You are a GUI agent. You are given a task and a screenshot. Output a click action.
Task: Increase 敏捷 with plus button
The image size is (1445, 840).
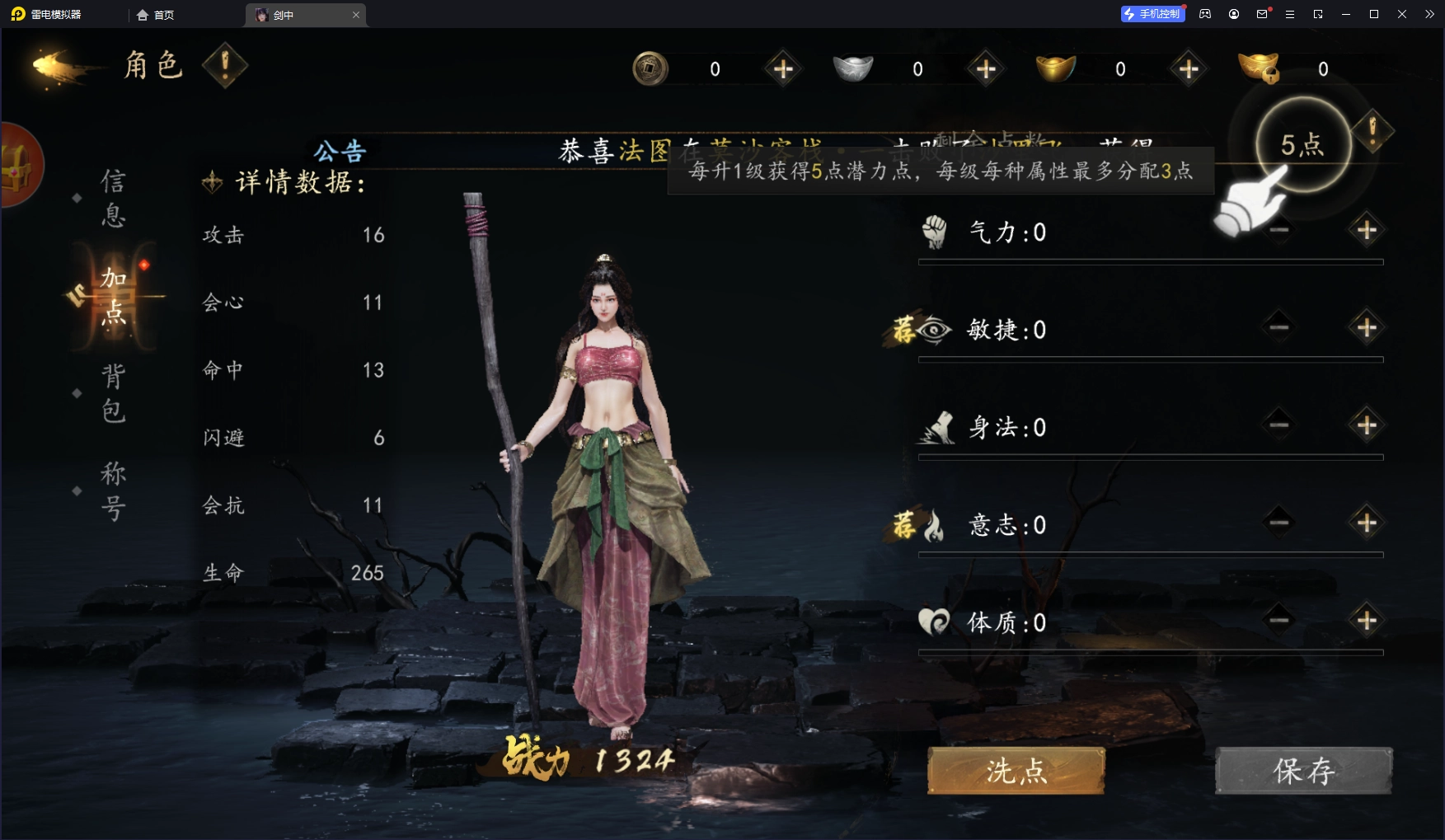point(1366,328)
